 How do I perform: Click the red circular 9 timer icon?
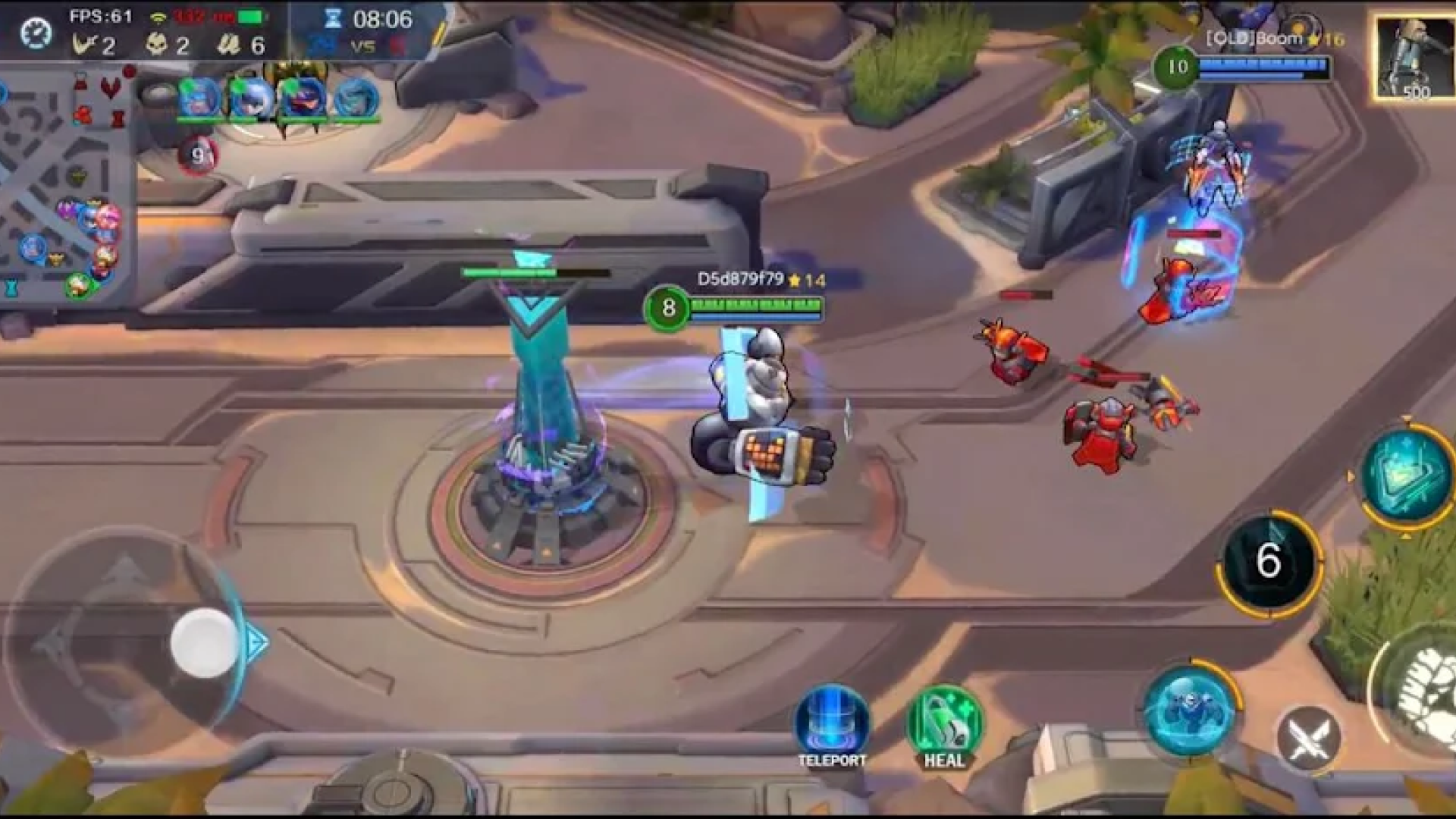[198, 156]
